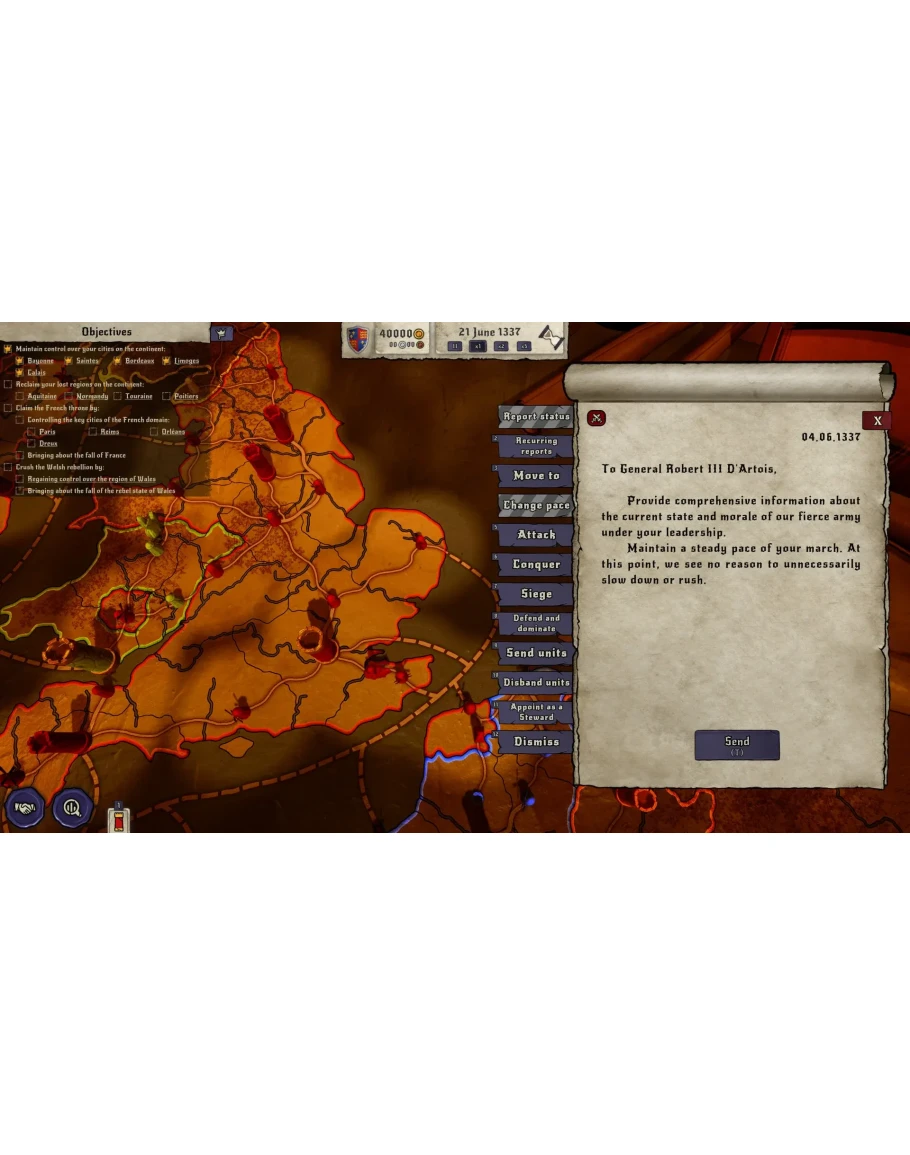The width and height of the screenshot is (910, 1155).
Task: Choose the Report status order
Action: (536, 417)
